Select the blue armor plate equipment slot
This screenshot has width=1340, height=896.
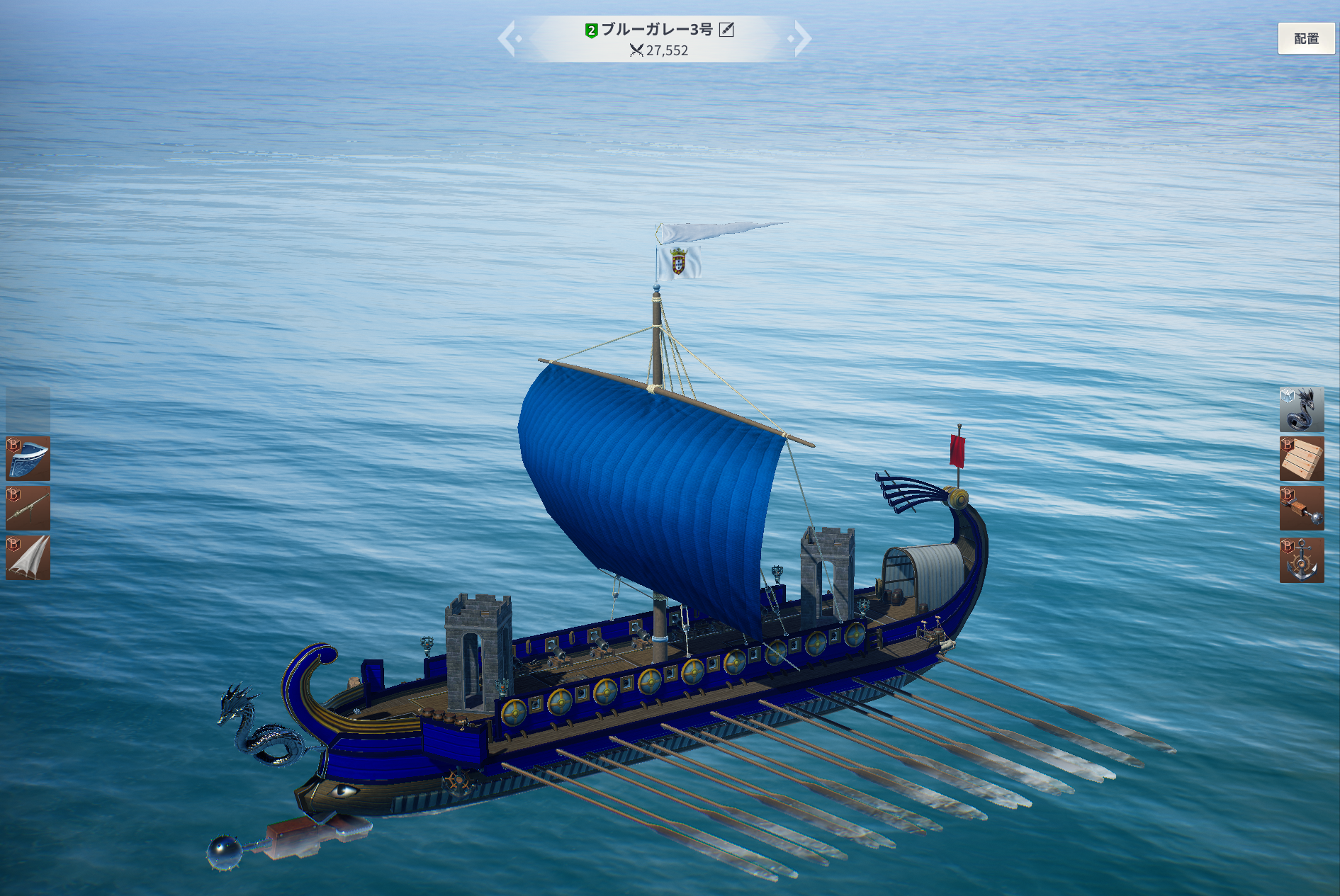(28, 458)
